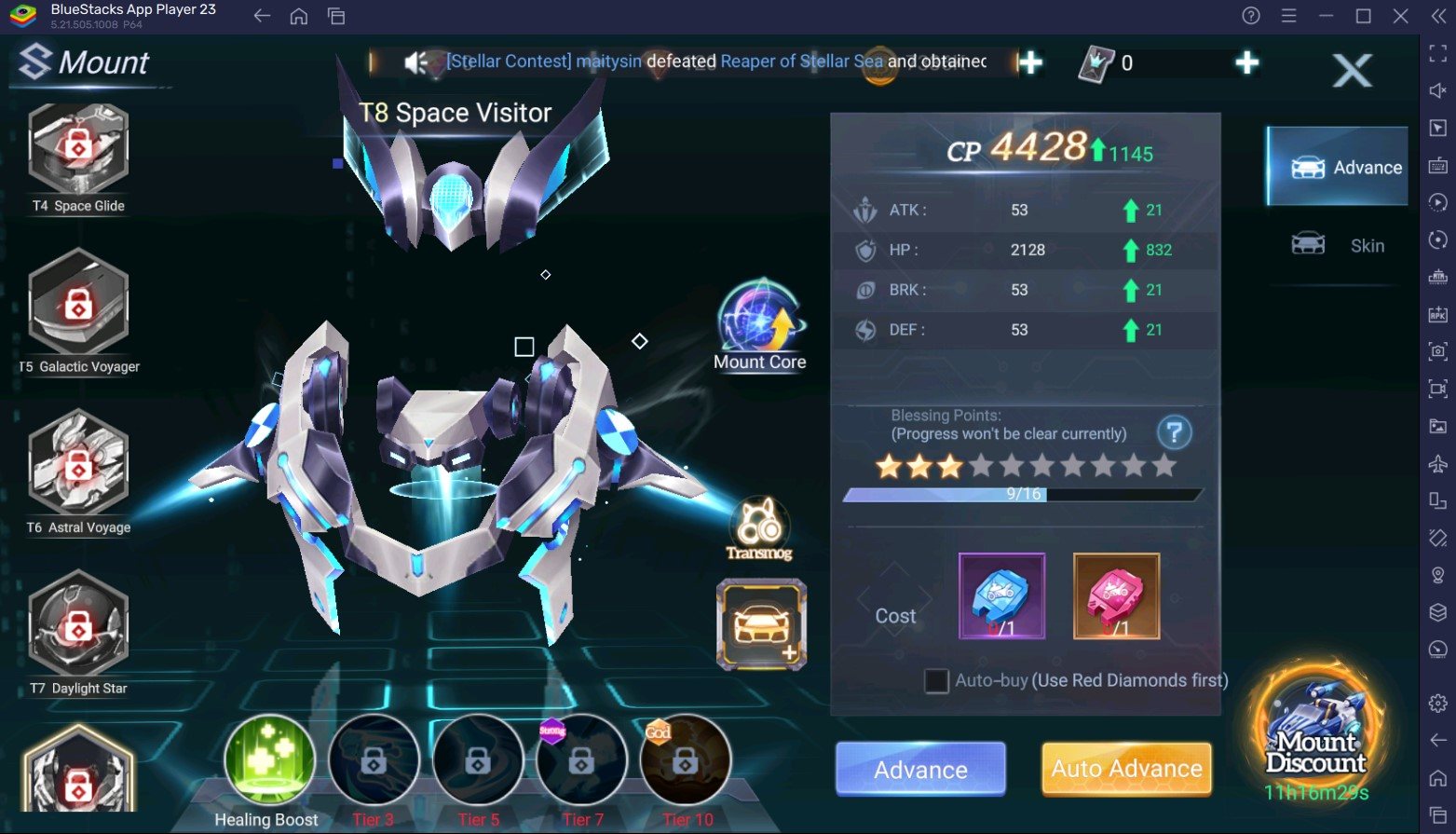Open BlueStacks home screen
The image size is (1456, 834).
(299, 16)
